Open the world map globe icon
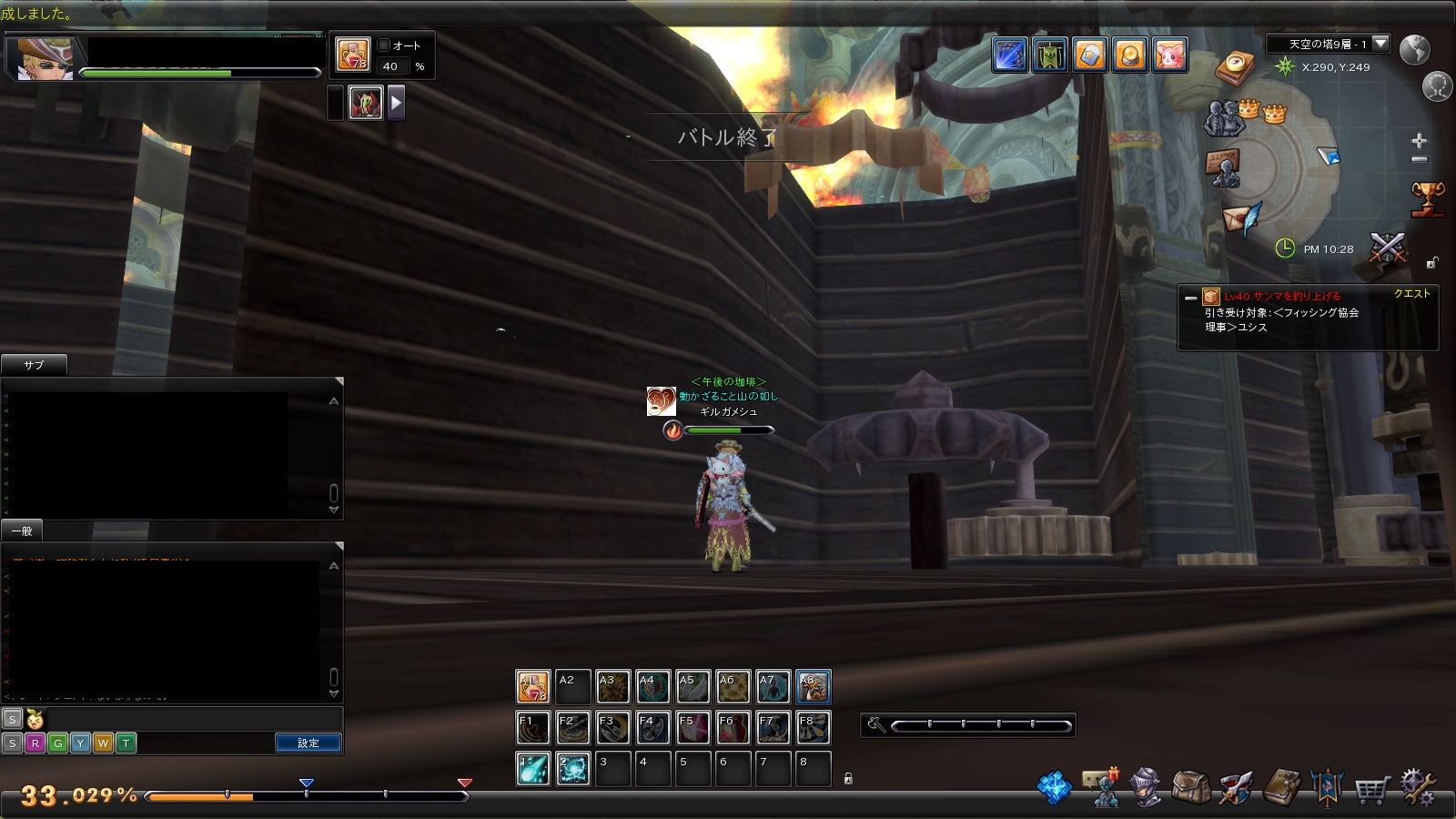 [1414, 50]
